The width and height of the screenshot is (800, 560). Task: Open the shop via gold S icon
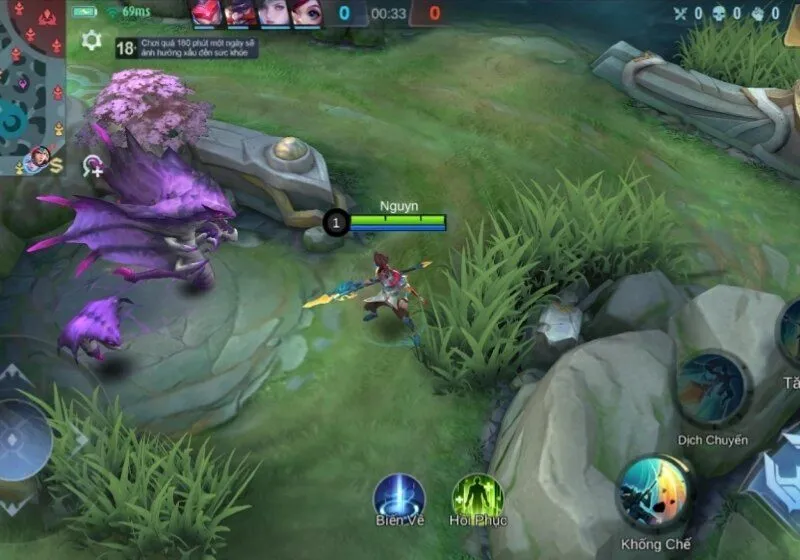[57, 166]
